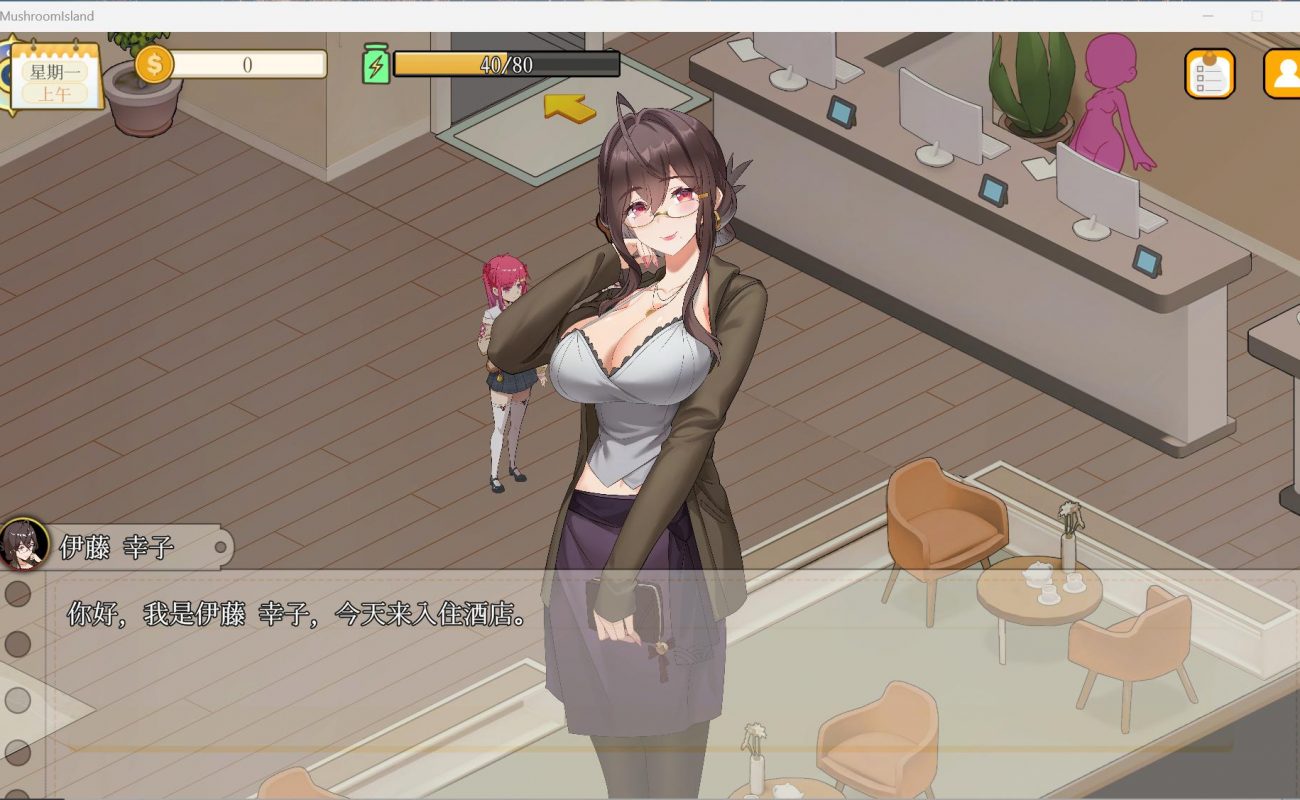Image resolution: width=1300 pixels, height=800 pixels.
Task: Maximize the MushroomIsland window
Action: coord(1257,16)
